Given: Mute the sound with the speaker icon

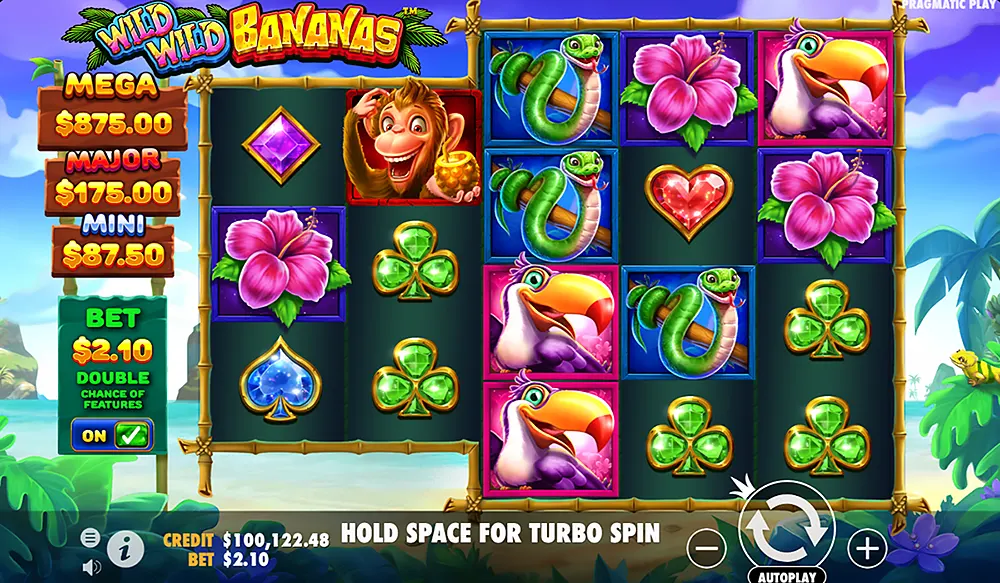Looking at the screenshot, I should (x=91, y=566).
